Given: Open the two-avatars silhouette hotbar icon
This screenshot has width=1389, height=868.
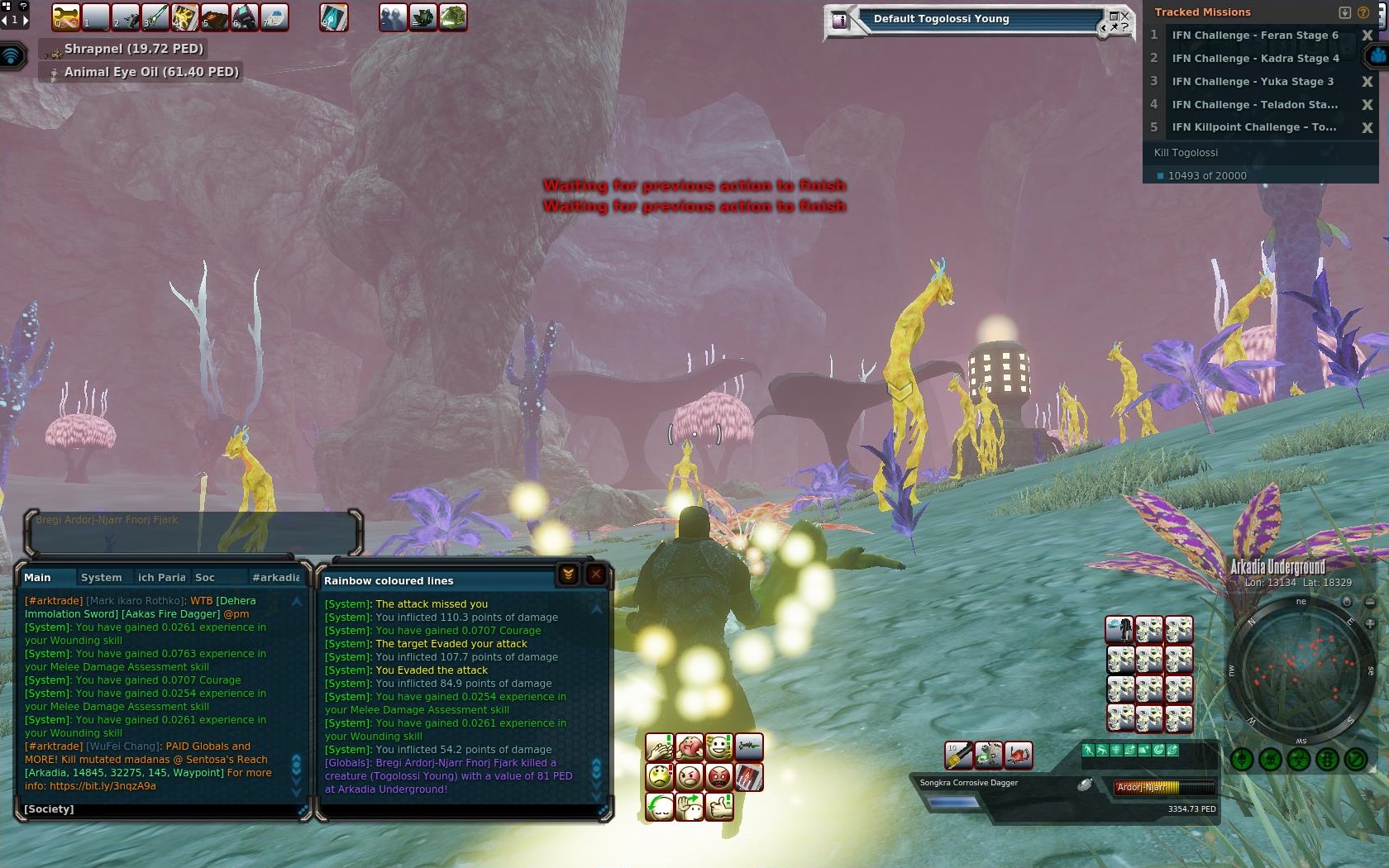Looking at the screenshot, I should point(394,17).
